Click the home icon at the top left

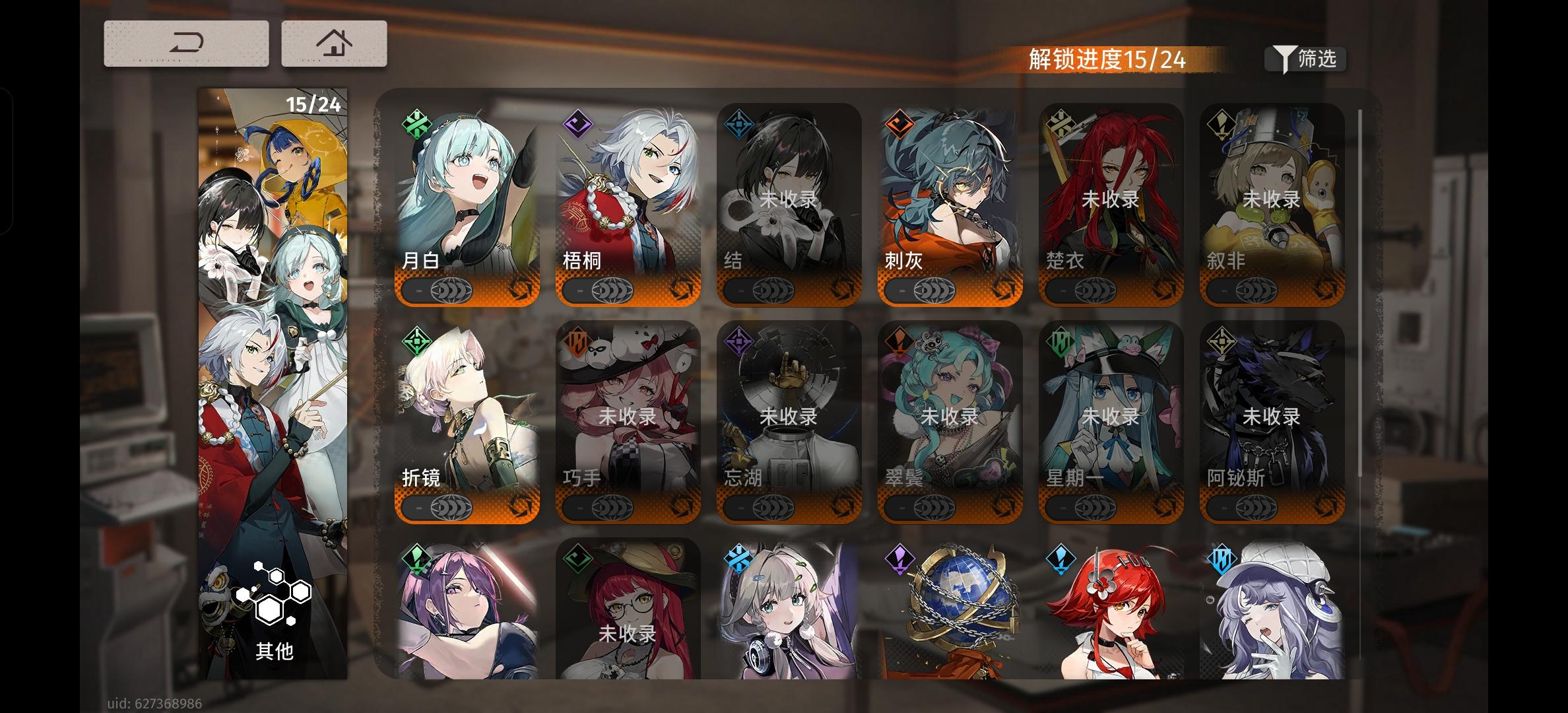335,42
